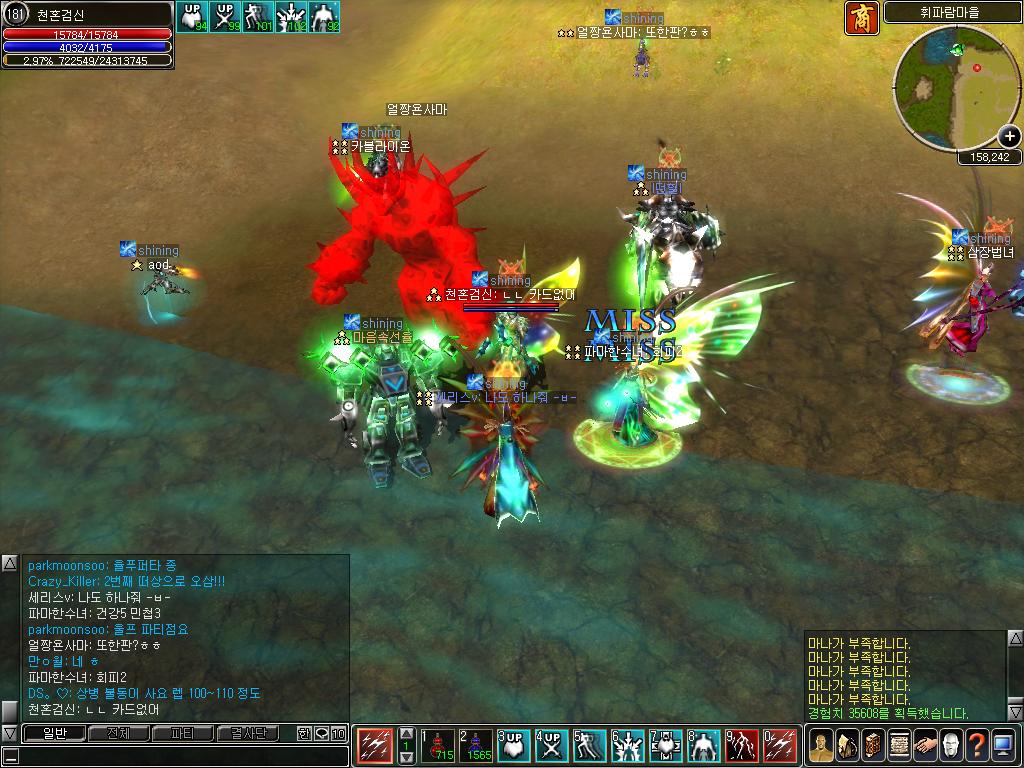Image resolution: width=1024 pixels, height=768 pixels.
Task: Open the red merchant shop icon
Action: pos(862,18)
